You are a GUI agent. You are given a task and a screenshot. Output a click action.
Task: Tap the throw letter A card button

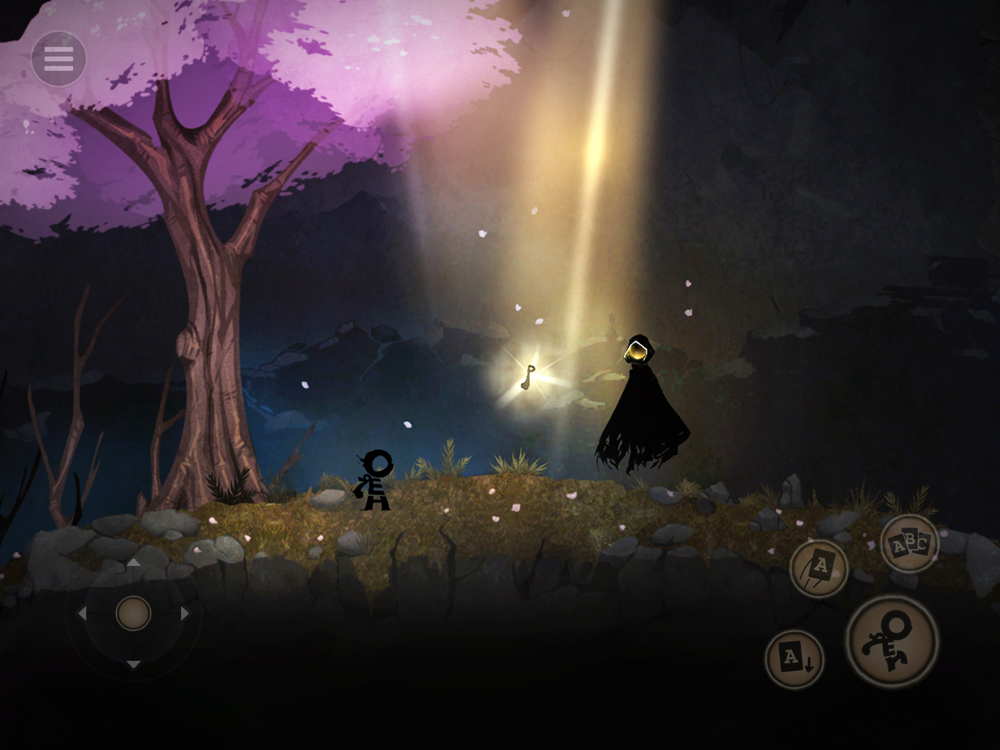point(819,568)
